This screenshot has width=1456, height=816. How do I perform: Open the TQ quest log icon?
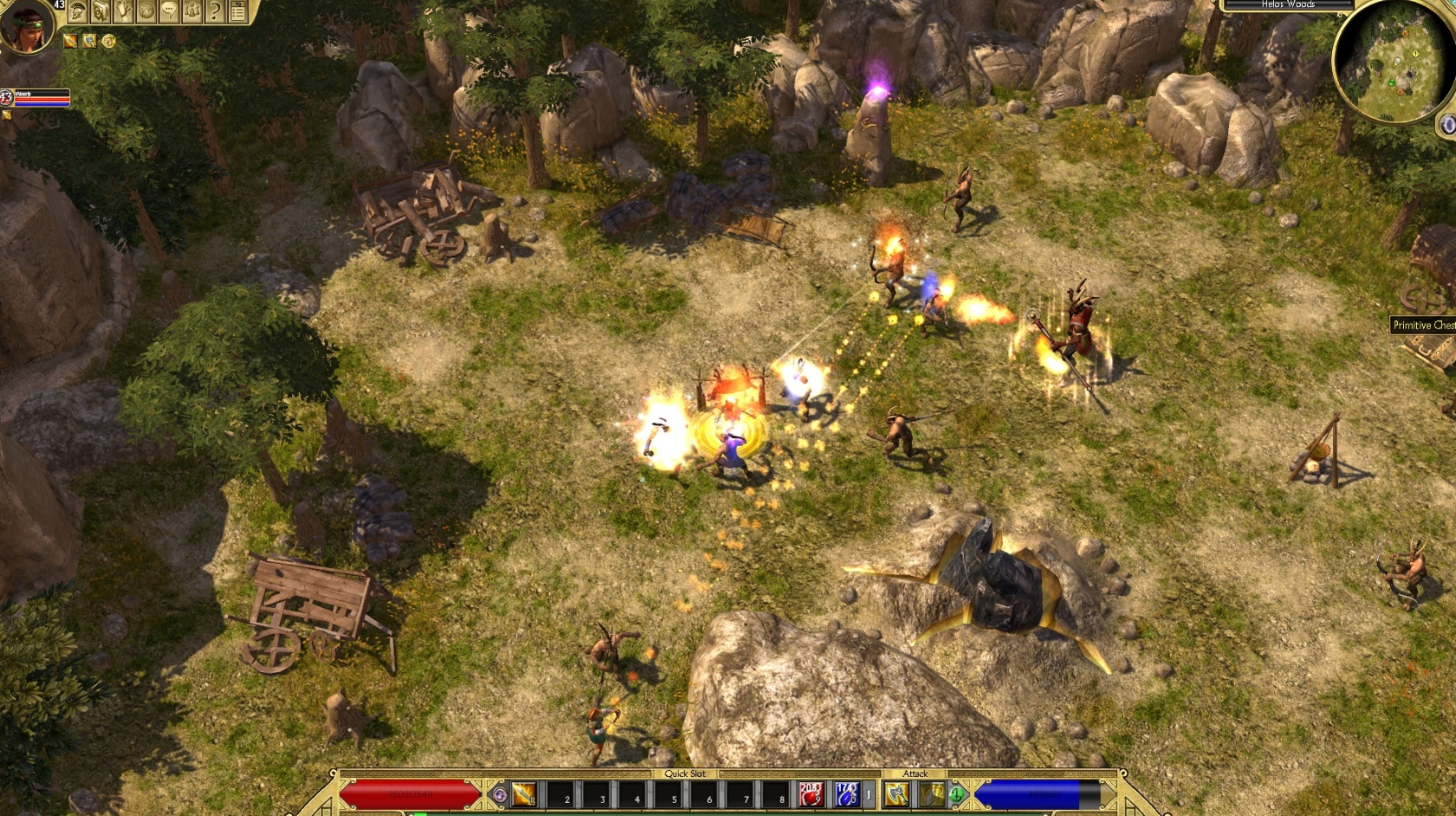(x=239, y=10)
